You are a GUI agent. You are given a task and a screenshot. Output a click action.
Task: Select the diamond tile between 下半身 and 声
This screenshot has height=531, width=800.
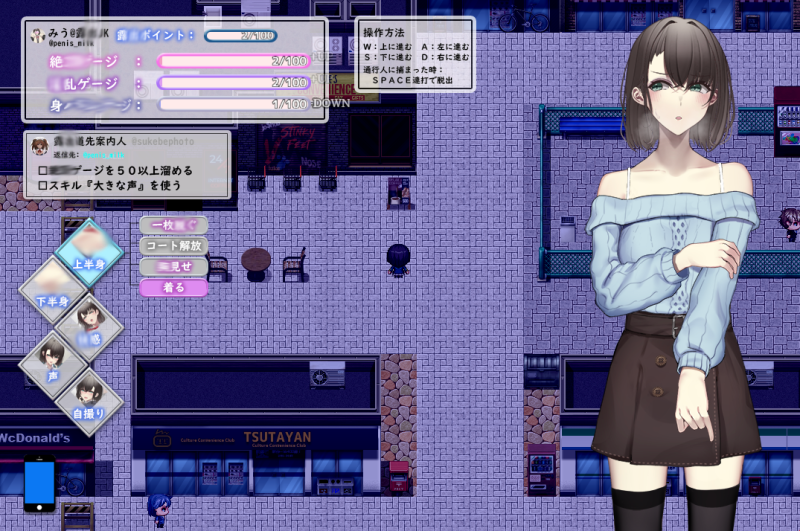point(89,326)
